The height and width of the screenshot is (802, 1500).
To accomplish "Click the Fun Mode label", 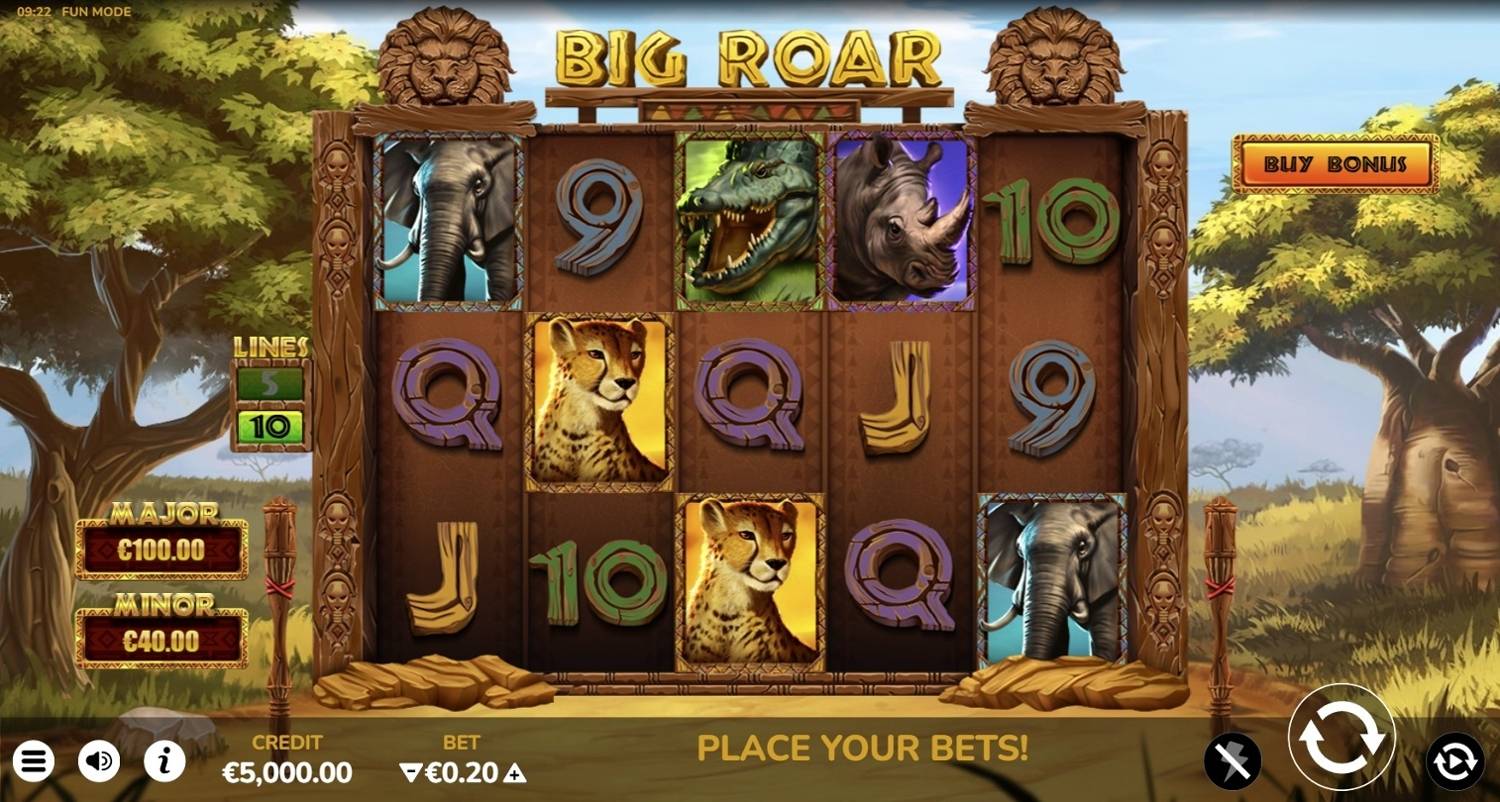I will point(96,11).
